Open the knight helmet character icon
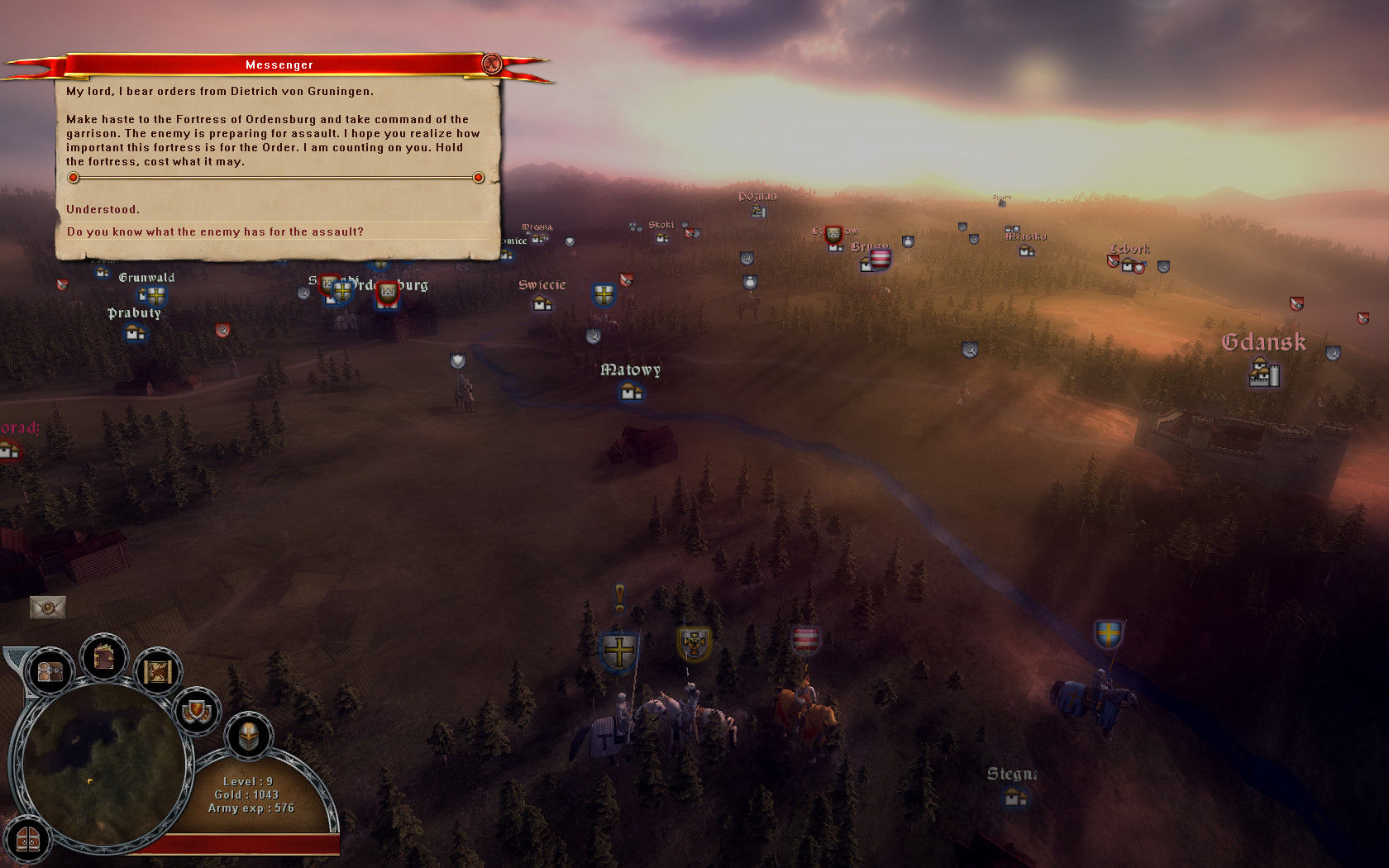 (x=248, y=734)
